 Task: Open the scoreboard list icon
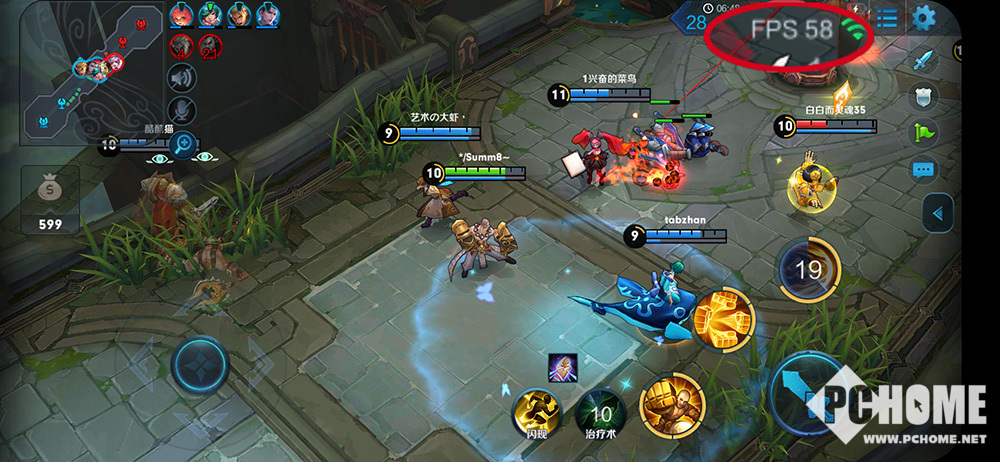pos(886,17)
